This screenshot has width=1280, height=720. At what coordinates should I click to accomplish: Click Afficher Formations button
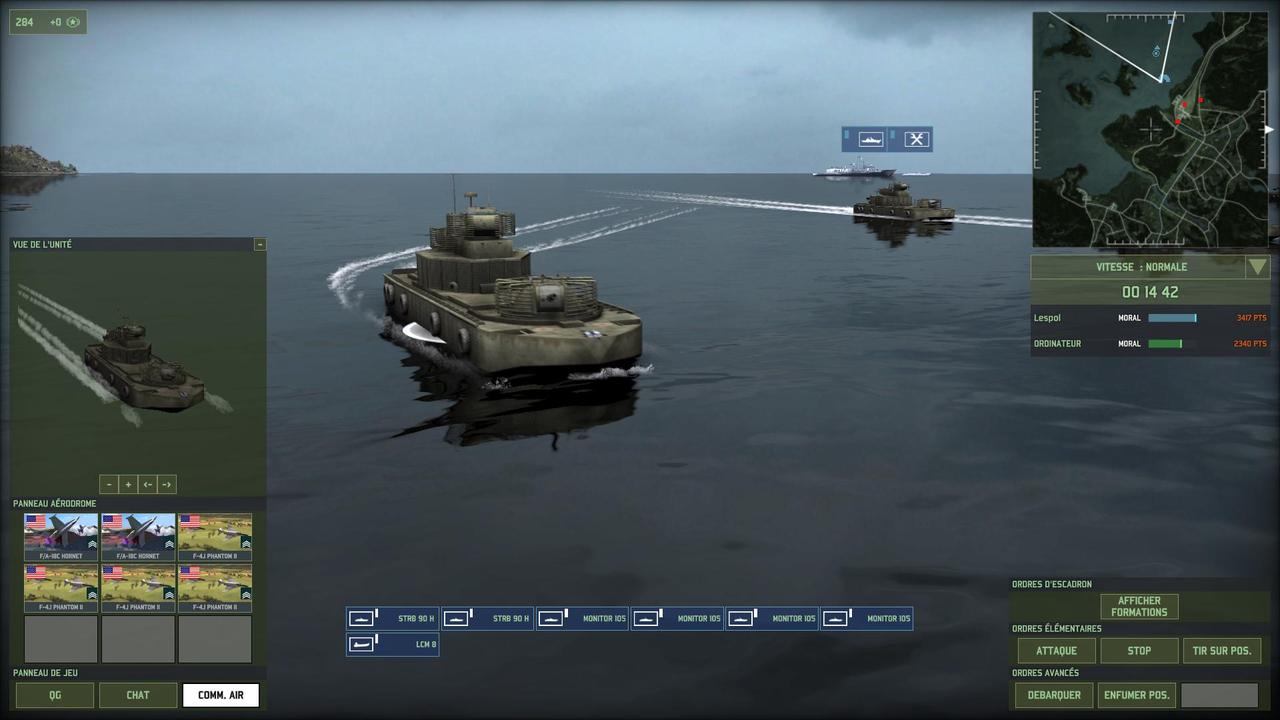(x=1139, y=607)
